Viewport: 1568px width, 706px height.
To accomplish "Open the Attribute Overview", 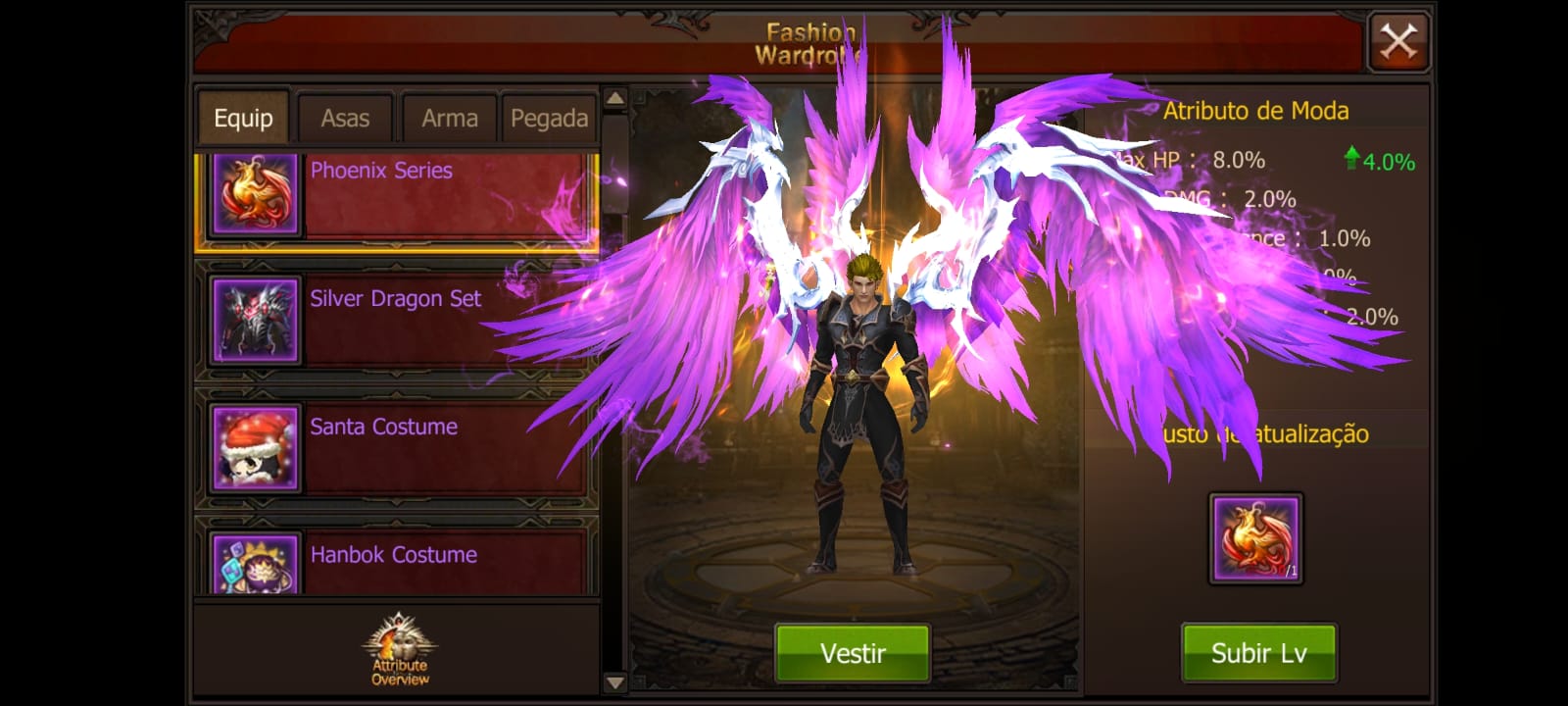I will click(x=399, y=649).
